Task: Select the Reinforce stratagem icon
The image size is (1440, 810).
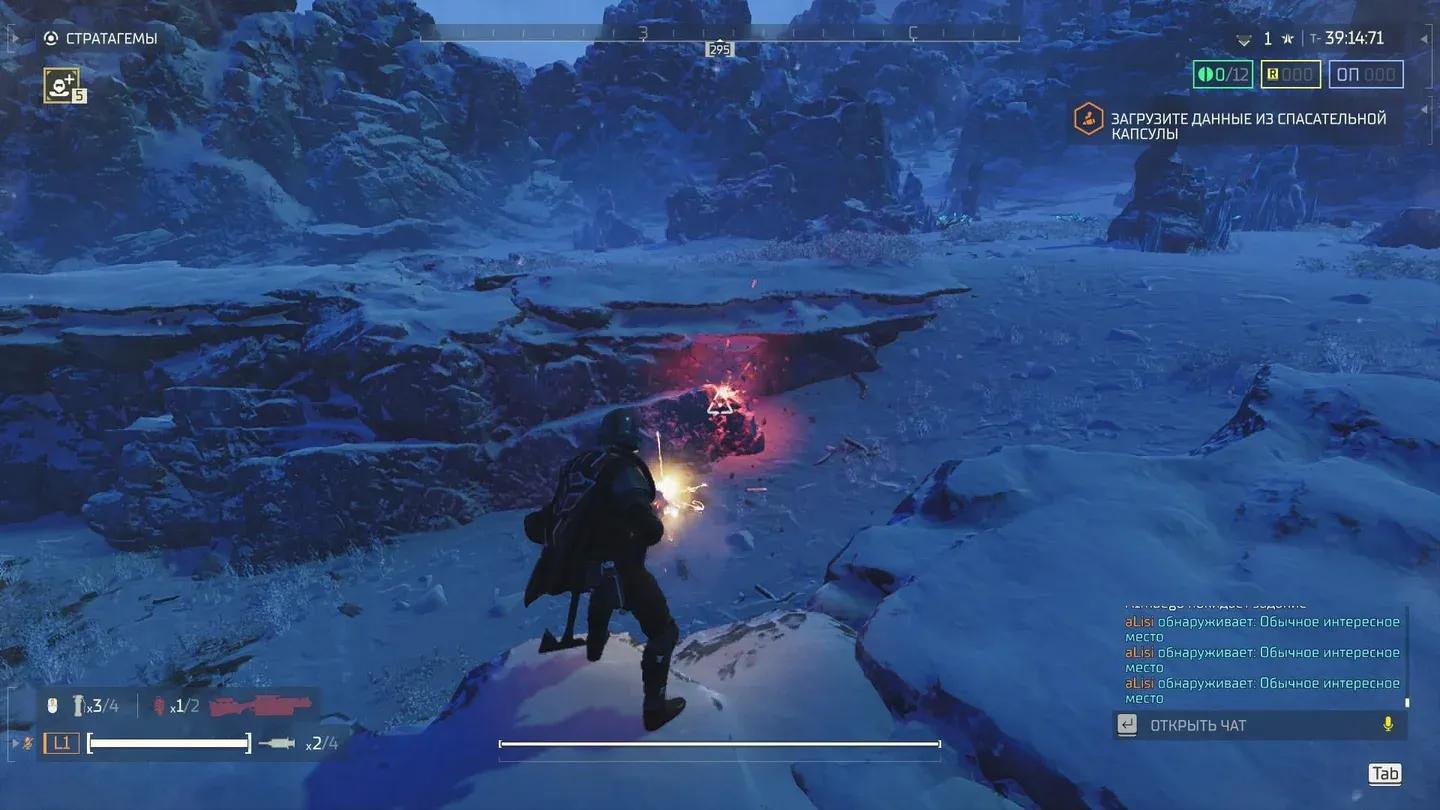Action: click(x=61, y=85)
